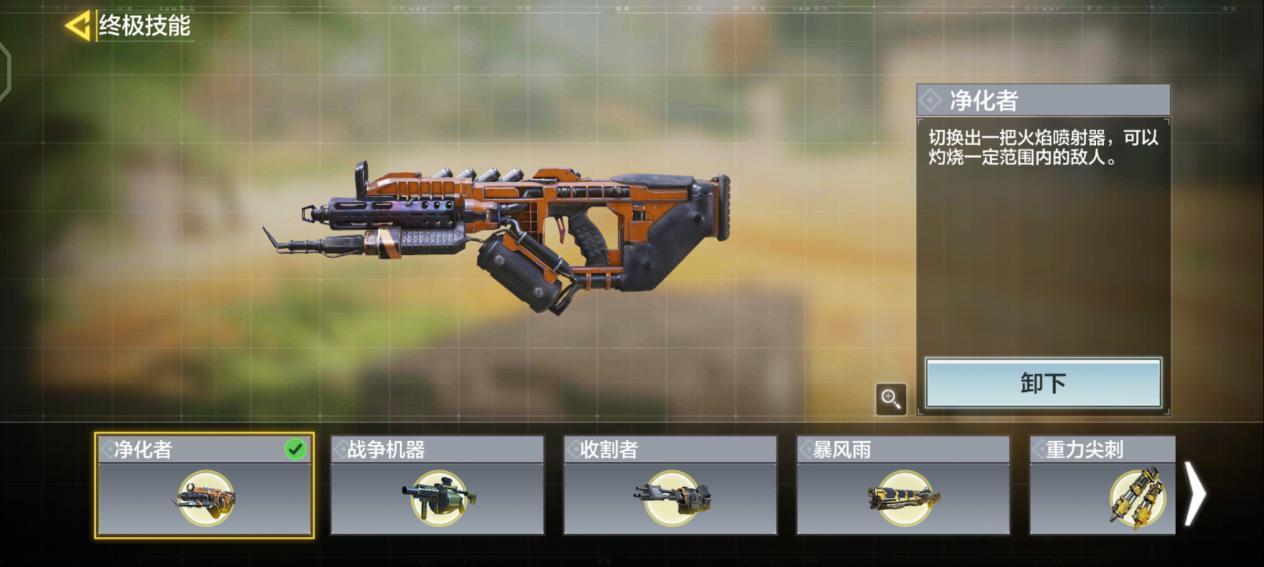Select the 收割者 skill card
Image resolution: width=1264 pixels, height=567 pixels.
pos(670,486)
